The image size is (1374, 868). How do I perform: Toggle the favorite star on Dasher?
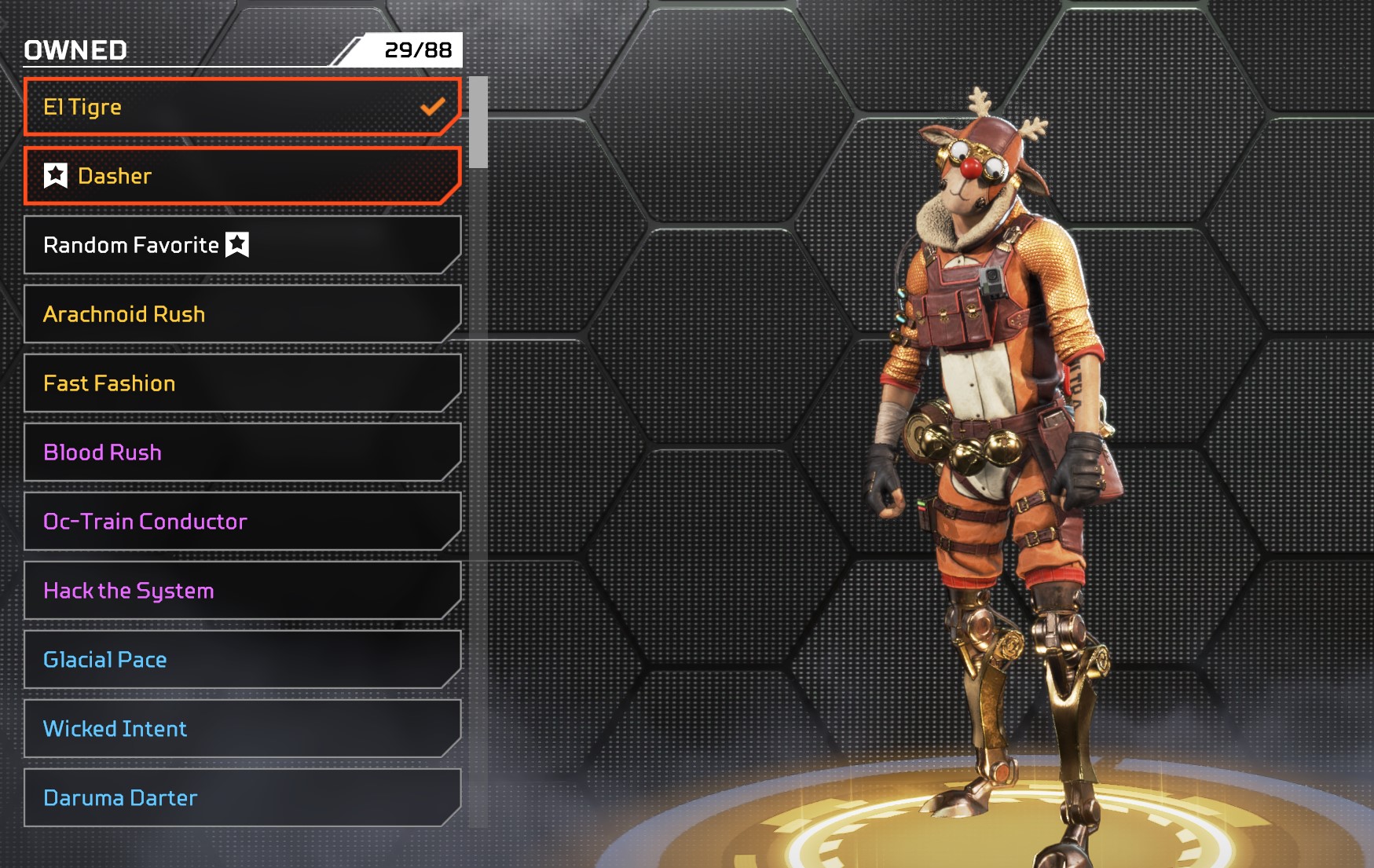[56, 175]
